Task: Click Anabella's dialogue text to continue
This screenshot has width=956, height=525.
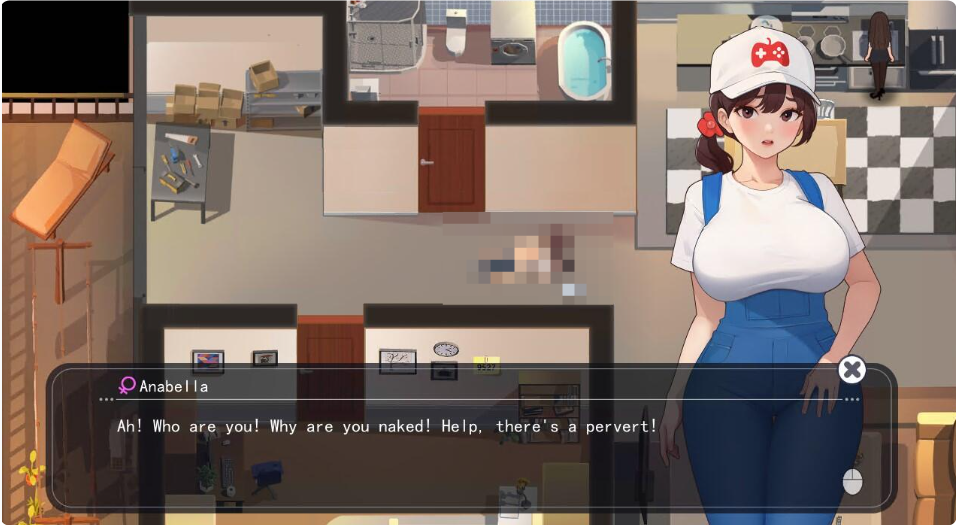Action: pyautogui.click(x=387, y=426)
